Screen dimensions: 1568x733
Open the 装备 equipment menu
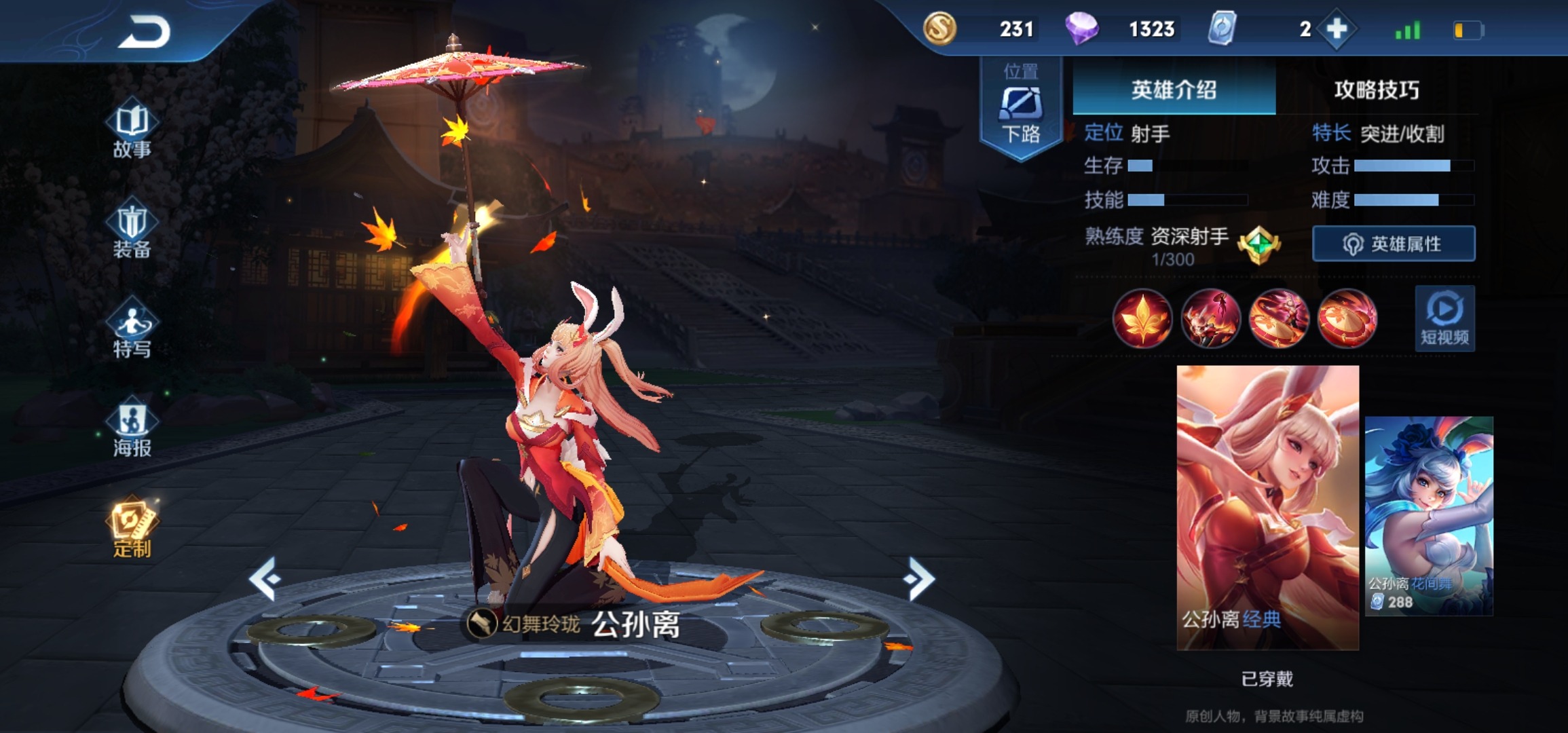click(x=132, y=231)
